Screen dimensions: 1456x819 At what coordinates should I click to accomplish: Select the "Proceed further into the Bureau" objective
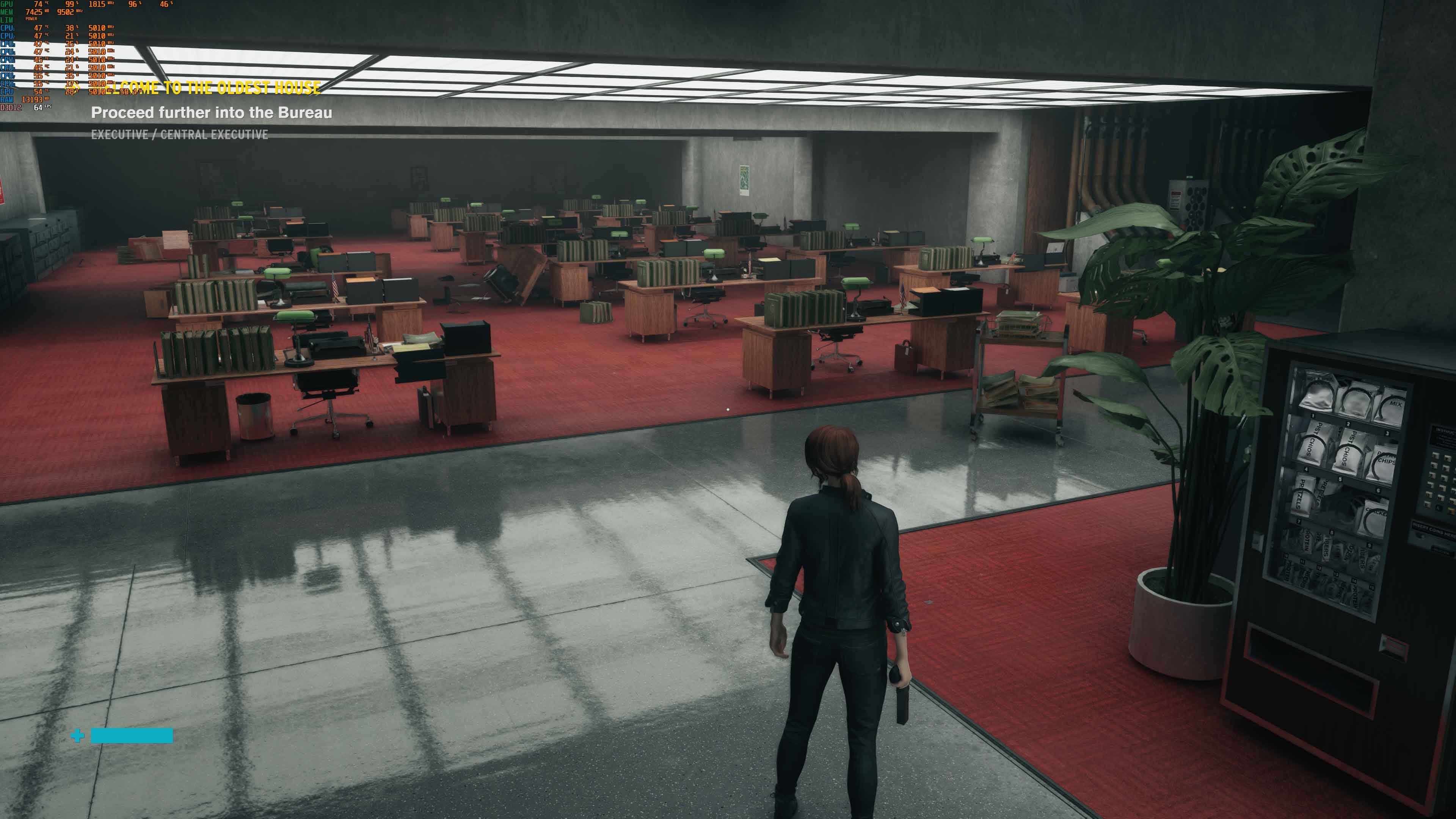[x=212, y=113]
